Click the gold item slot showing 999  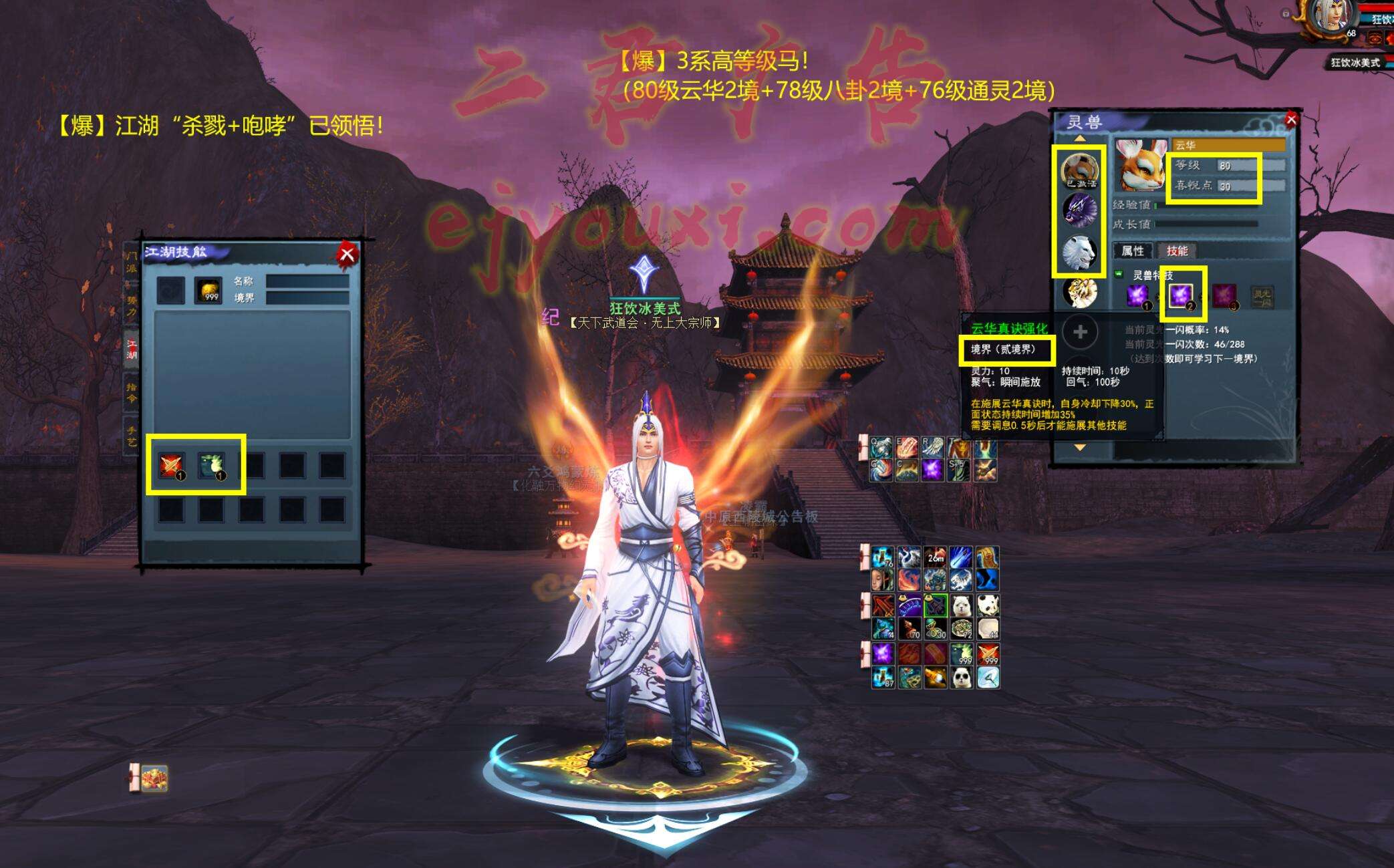pyautogui.click(x=208, y=290)
